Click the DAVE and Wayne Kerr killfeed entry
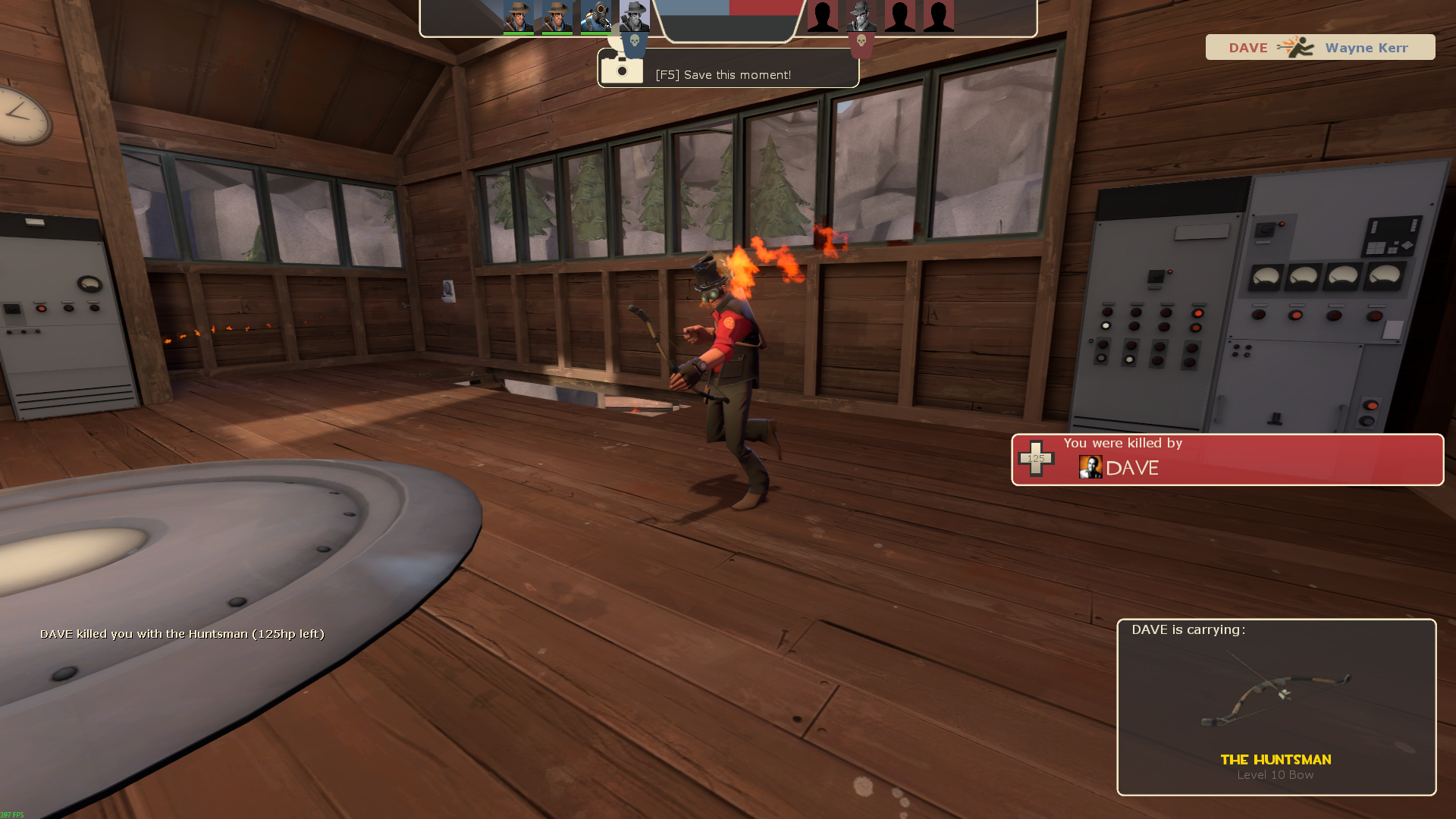This screenshot has width=1456, height=819. coord(1319,48)
